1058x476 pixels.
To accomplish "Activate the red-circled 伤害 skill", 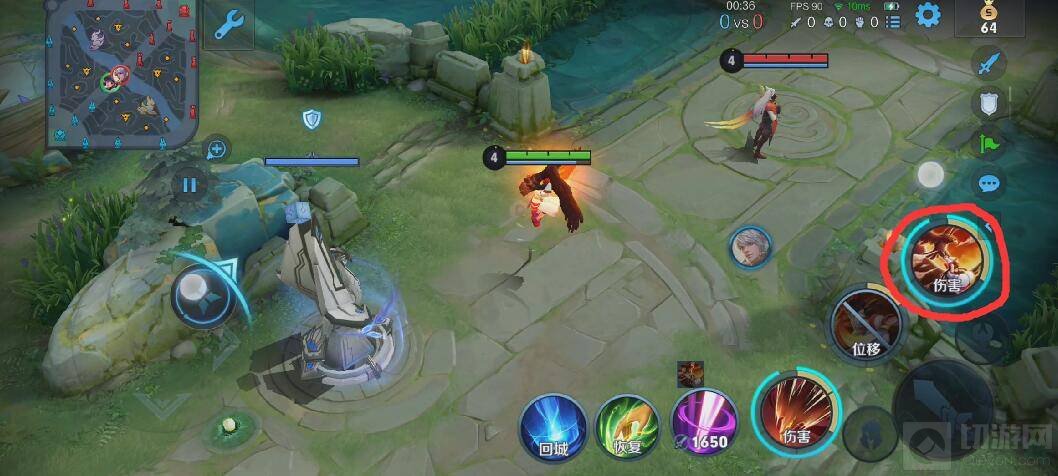I will coord(945,258).
